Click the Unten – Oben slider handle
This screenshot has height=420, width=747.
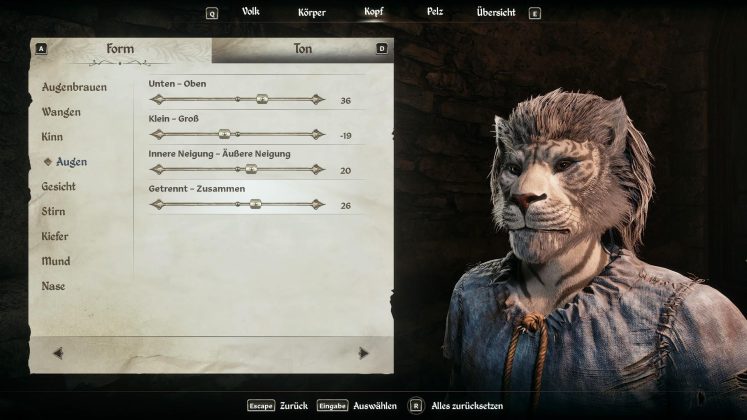point(262,99)
